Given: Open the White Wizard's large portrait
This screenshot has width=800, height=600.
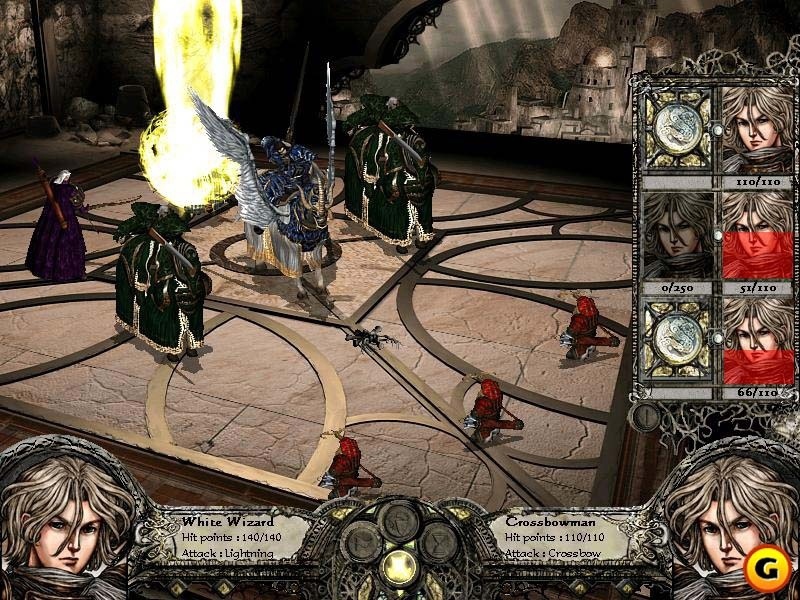Looking at the screenshot, I should (60, 520).
